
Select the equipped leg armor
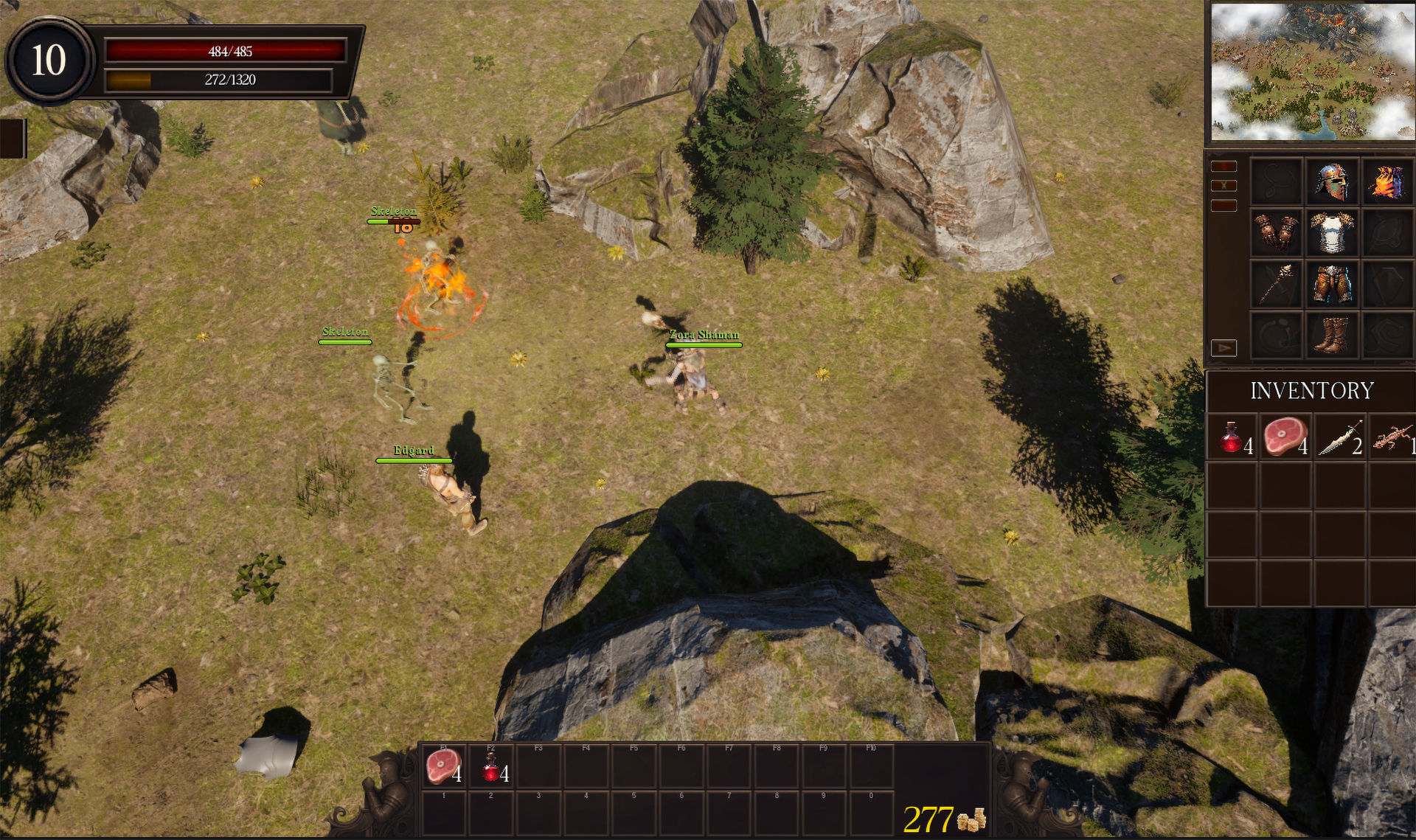(x=1331, y=284)
